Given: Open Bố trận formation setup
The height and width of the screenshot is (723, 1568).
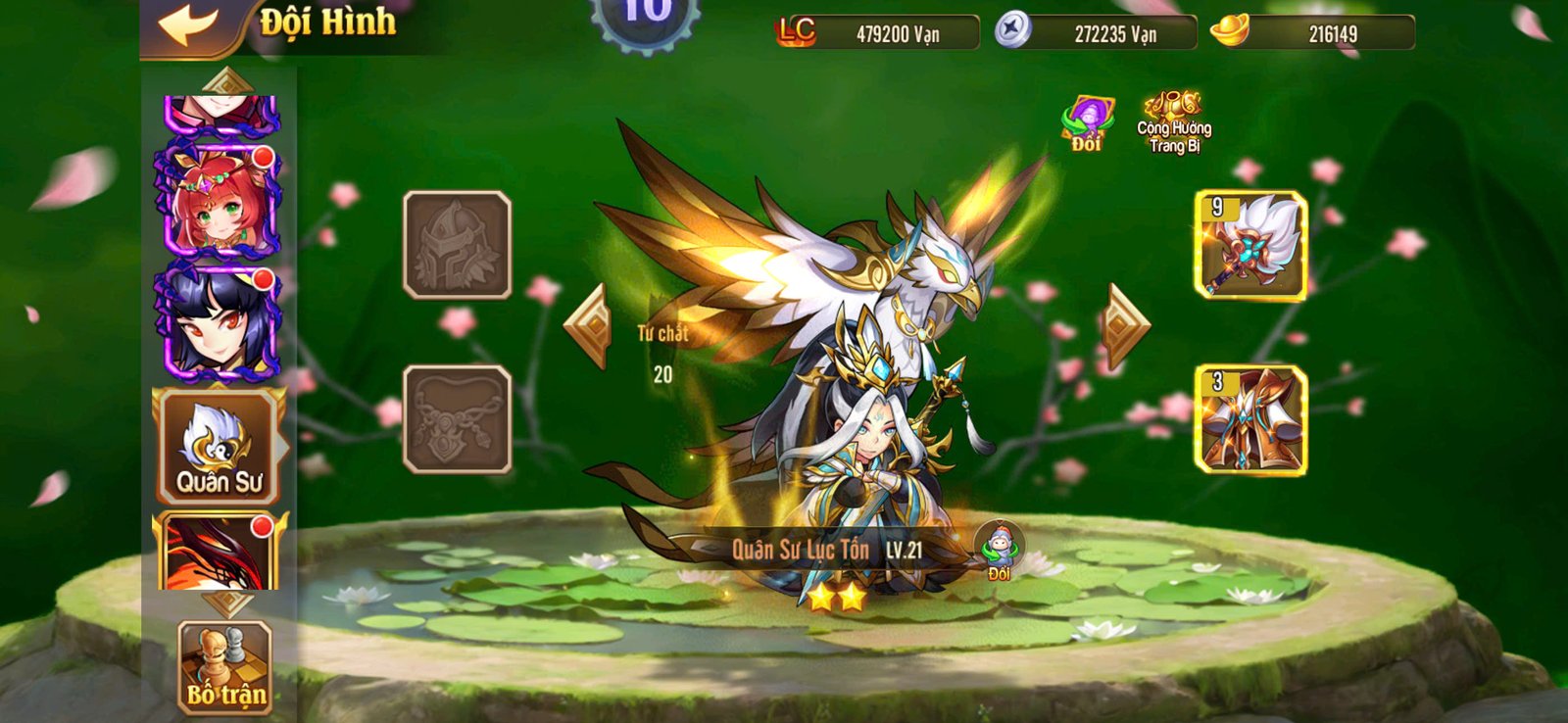Looking at the screenshot, I should pos(223,666).
